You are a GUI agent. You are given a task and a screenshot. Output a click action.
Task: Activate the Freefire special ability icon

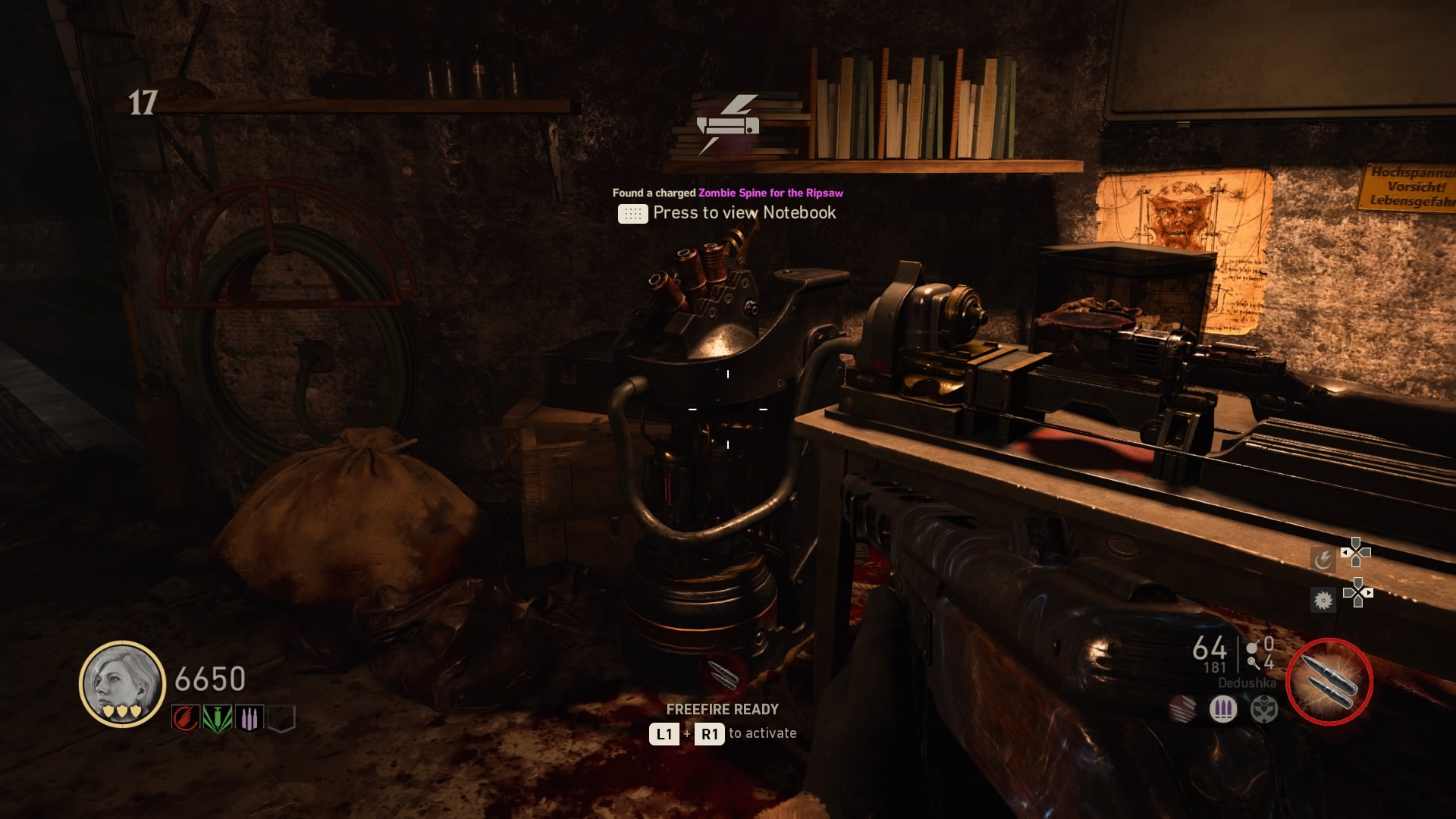tap(1329, 681)
